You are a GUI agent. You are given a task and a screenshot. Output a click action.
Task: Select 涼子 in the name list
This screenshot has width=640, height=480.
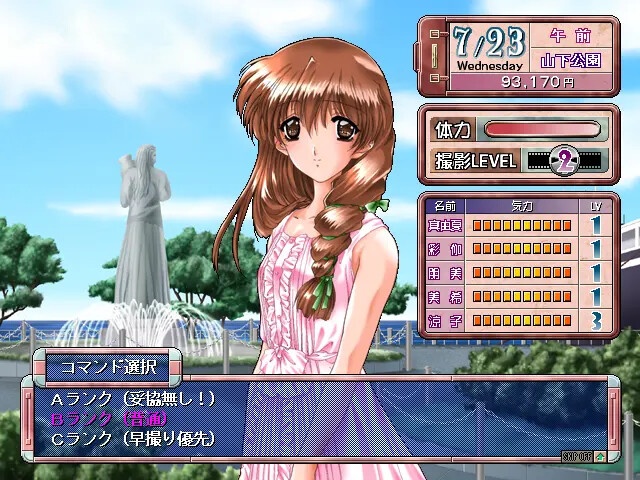click(x=443, y=319)
